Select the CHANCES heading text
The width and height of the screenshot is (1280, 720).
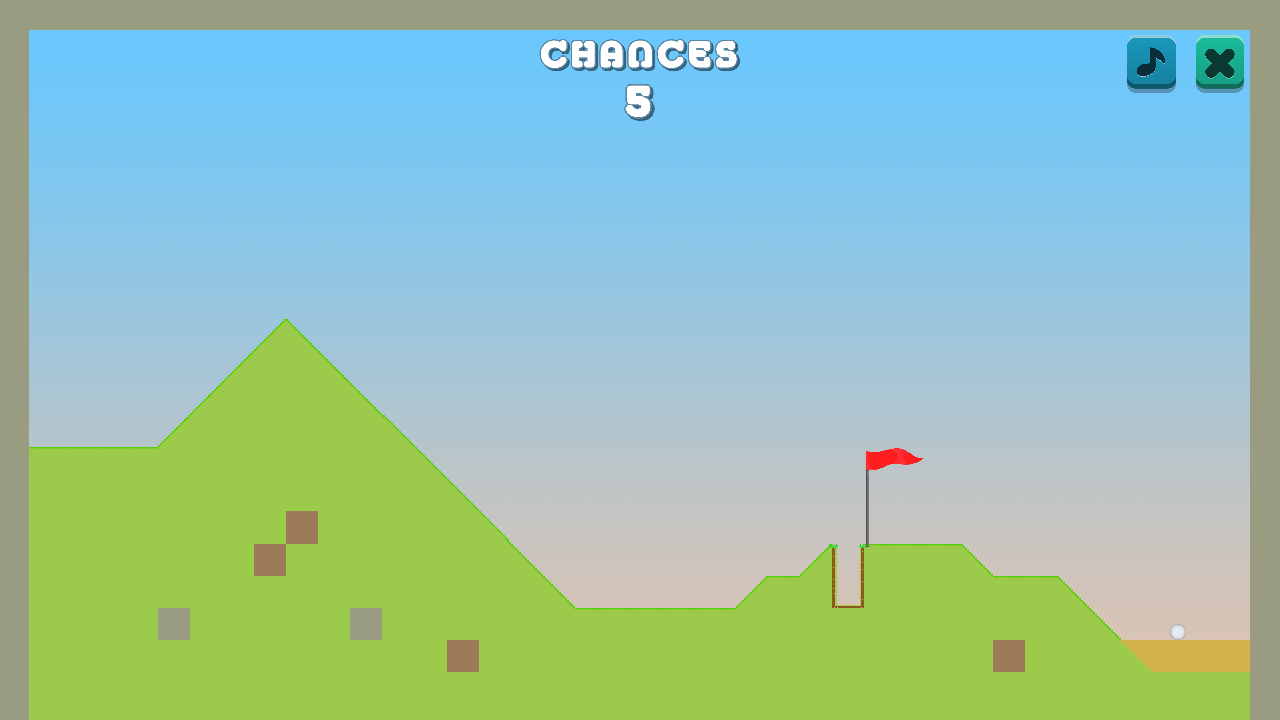click(x=640, y=55)
